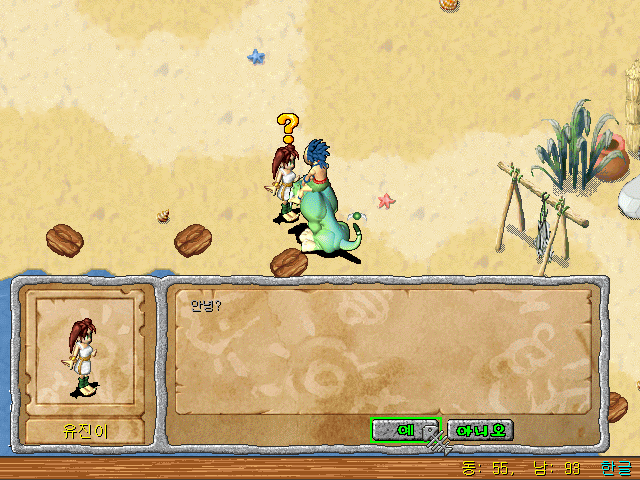Screen dimensions: 640x480
Task: Toggle the 한글 input mode indicator
Action: (617, 468)
